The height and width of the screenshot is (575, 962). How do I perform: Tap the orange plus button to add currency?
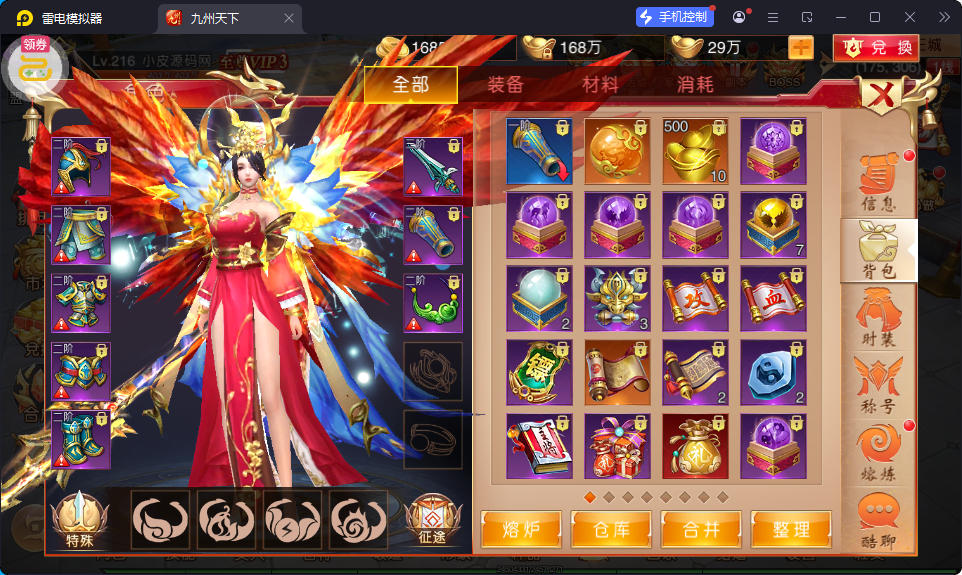coord(801,47)
